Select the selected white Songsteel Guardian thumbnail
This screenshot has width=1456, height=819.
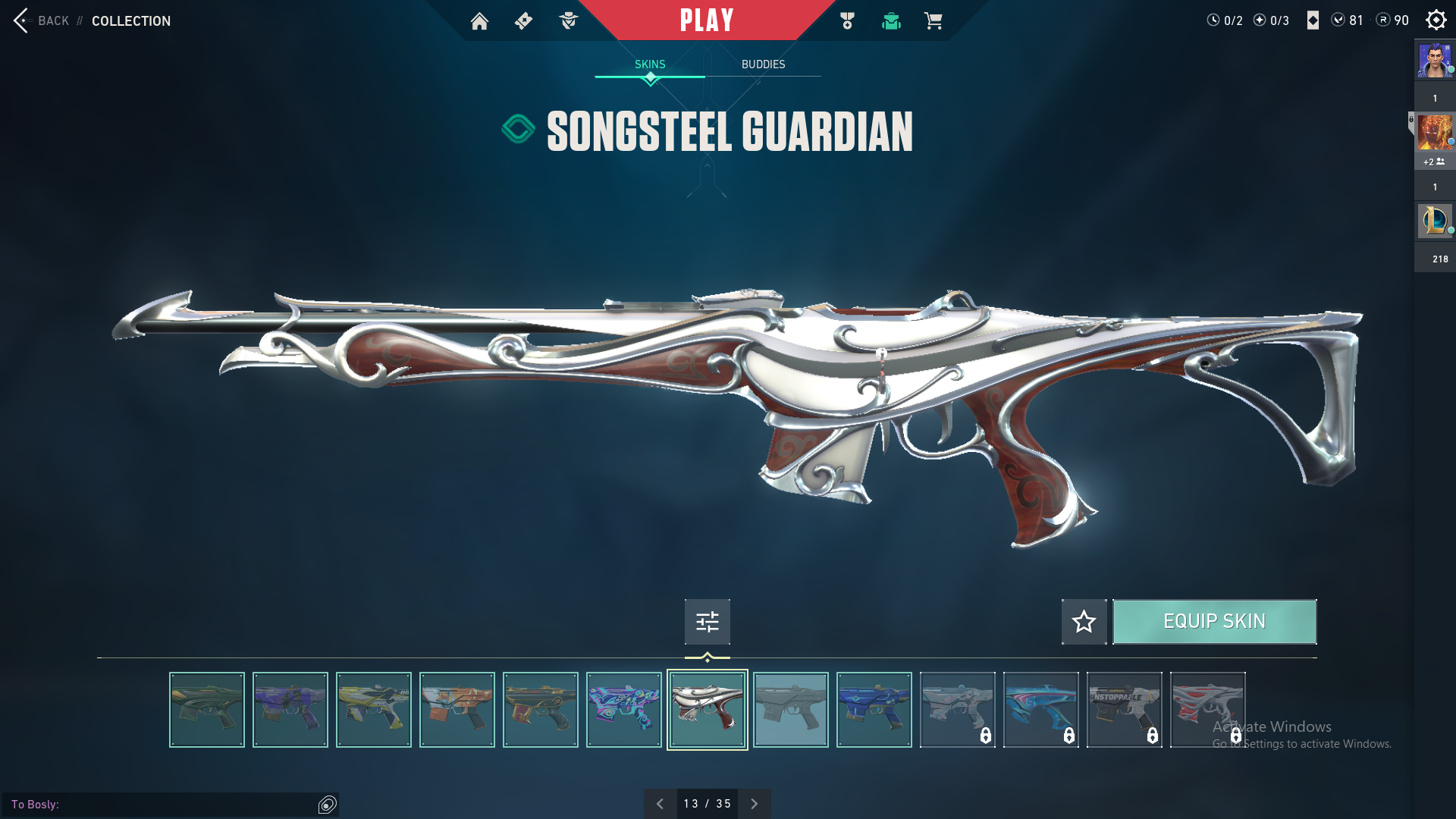click(x=707, y=710)
